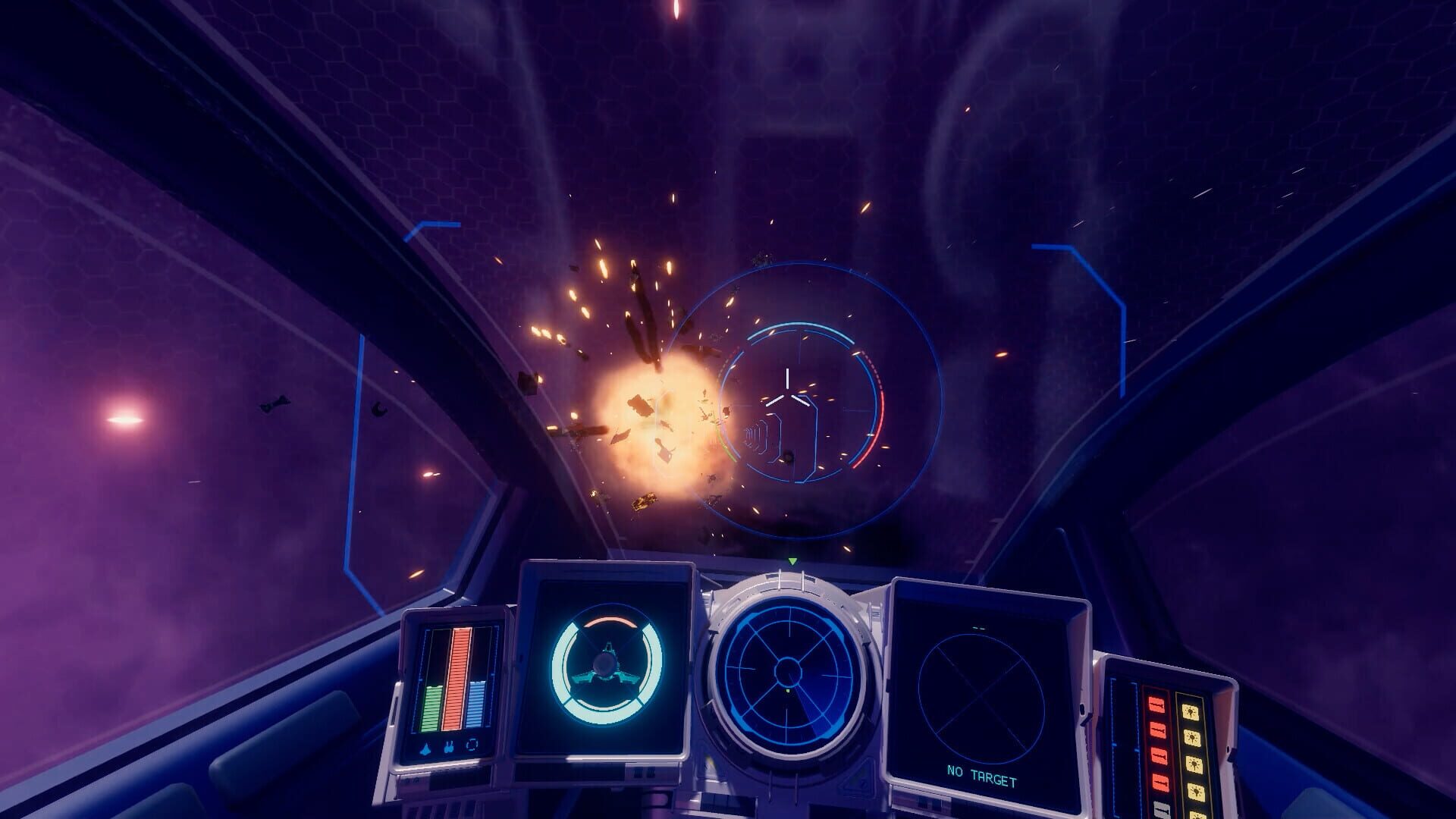Click the top red missile indicator on right console
The height and width of the screenshot is (819, 1456).
tap(1157, 703)
